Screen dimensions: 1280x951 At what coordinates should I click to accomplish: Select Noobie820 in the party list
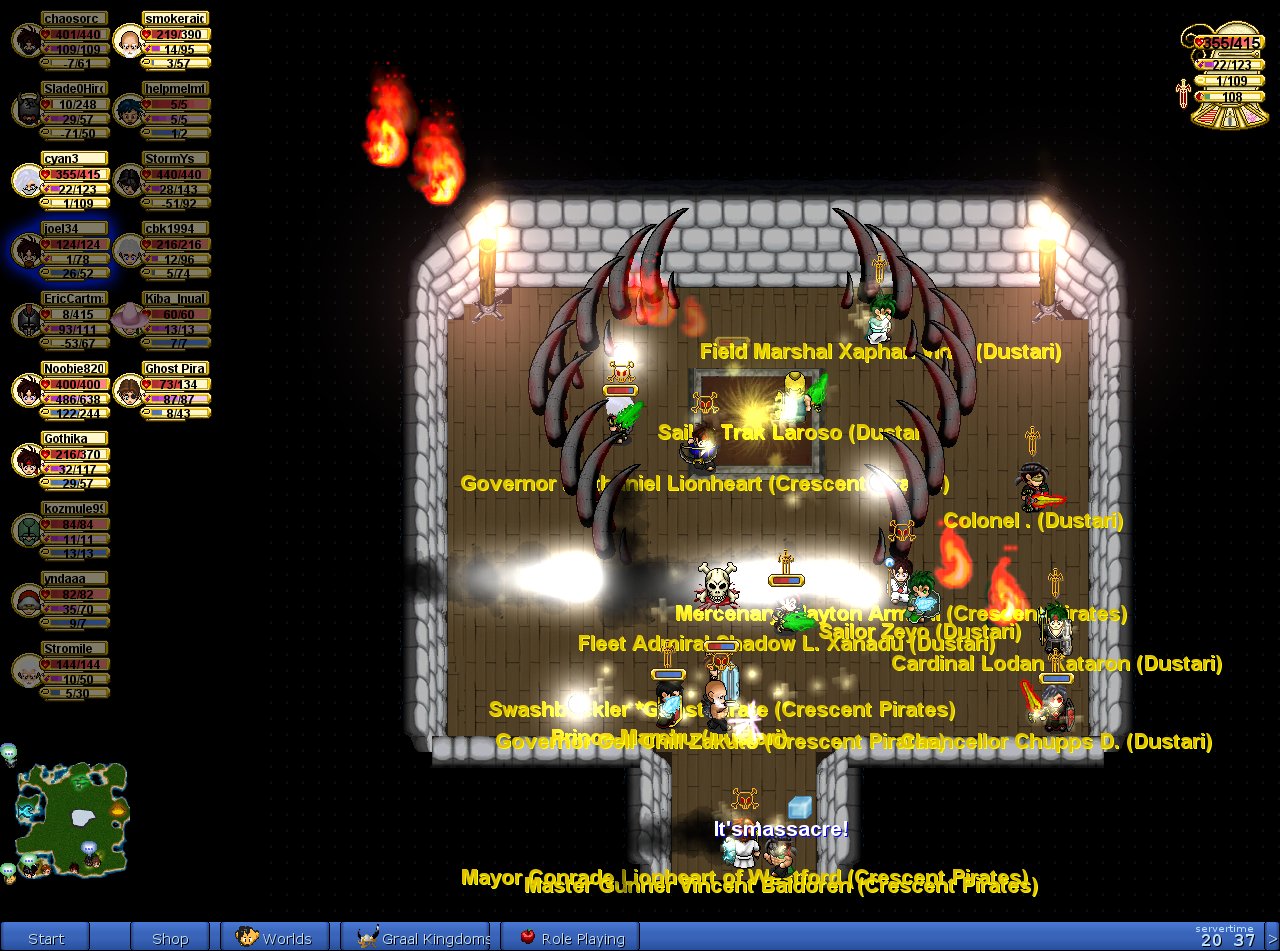tap(27, 390)
